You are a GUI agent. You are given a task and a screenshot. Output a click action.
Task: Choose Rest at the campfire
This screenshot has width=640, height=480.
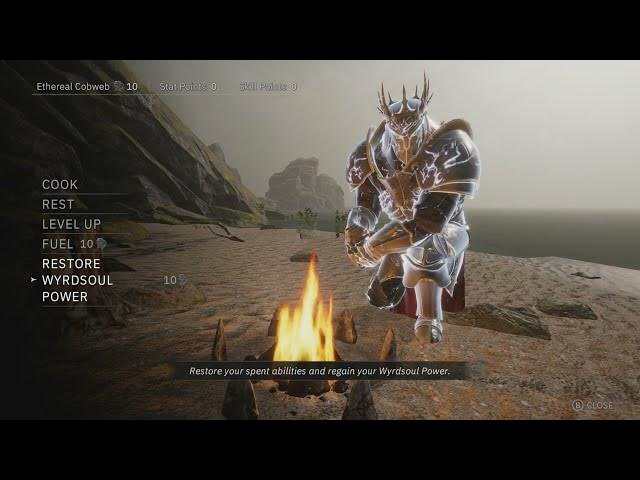coord(58,204)
